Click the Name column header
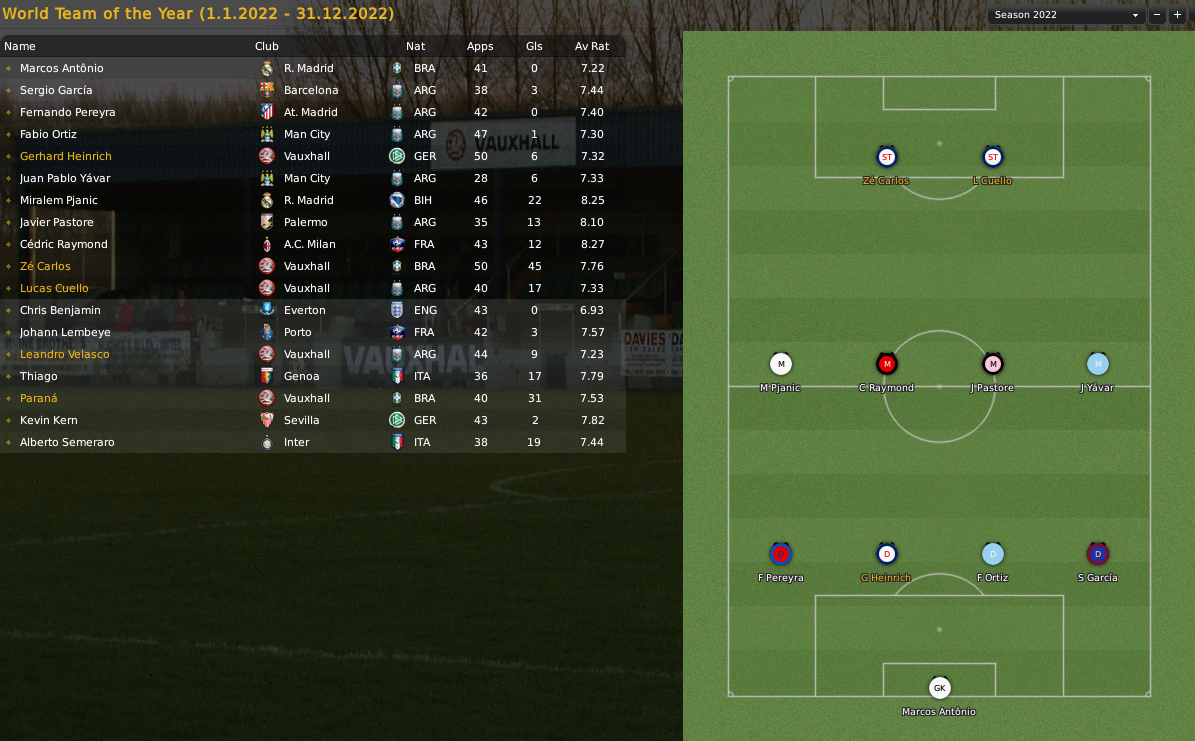This screenshot has width=1195, height=741. click(x=20, y=46)
